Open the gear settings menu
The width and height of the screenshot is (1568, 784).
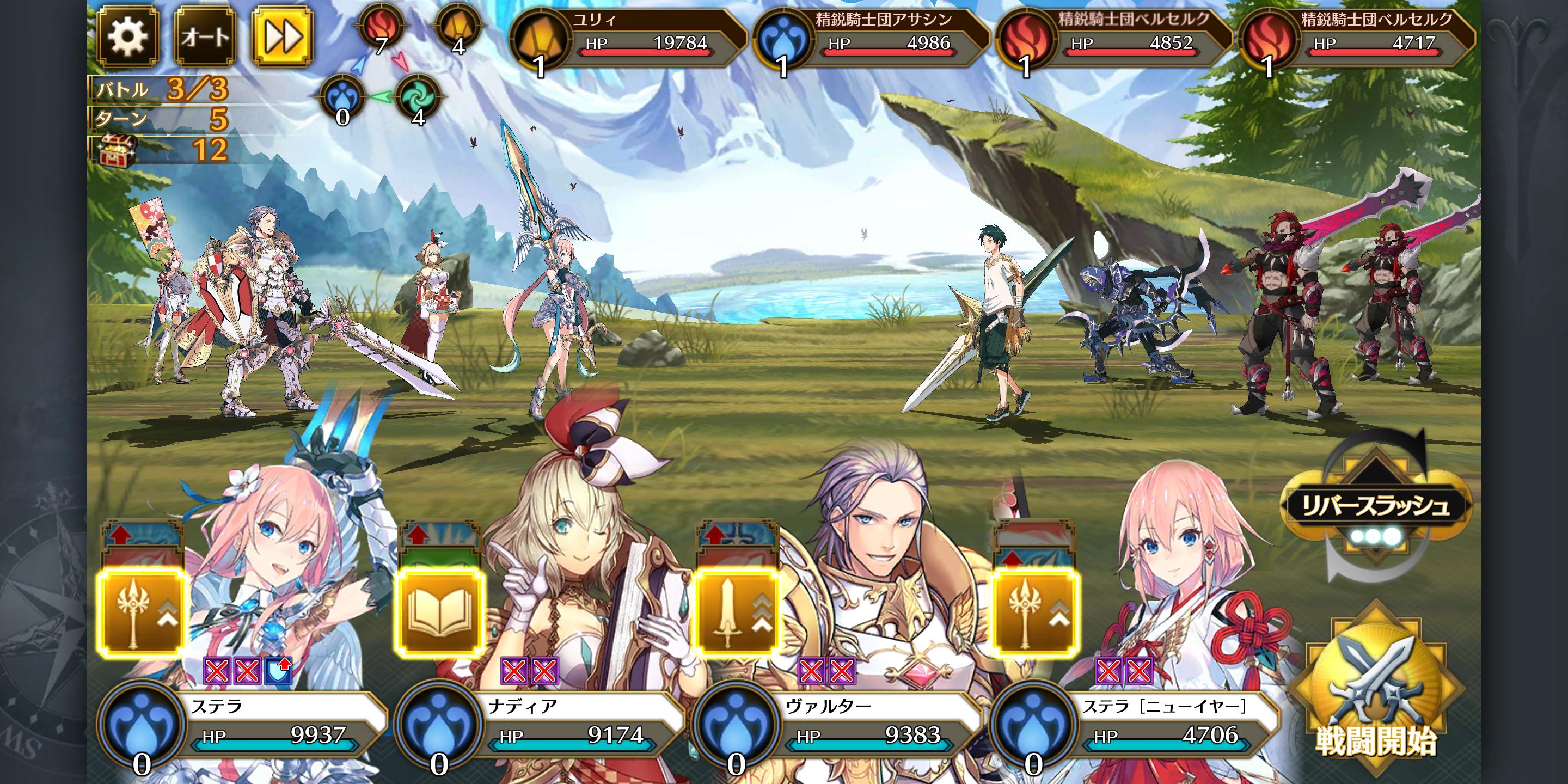coord(127,36)
